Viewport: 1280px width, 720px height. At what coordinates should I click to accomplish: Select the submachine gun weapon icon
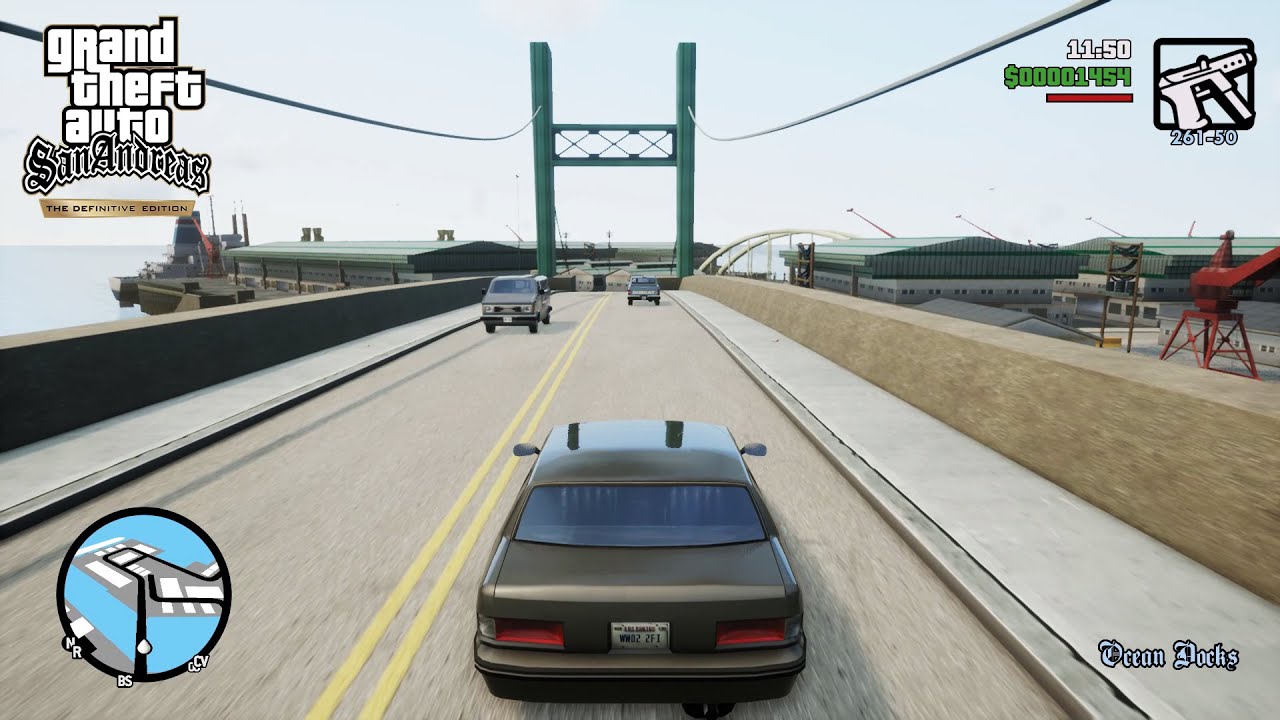pos(1203,84)
